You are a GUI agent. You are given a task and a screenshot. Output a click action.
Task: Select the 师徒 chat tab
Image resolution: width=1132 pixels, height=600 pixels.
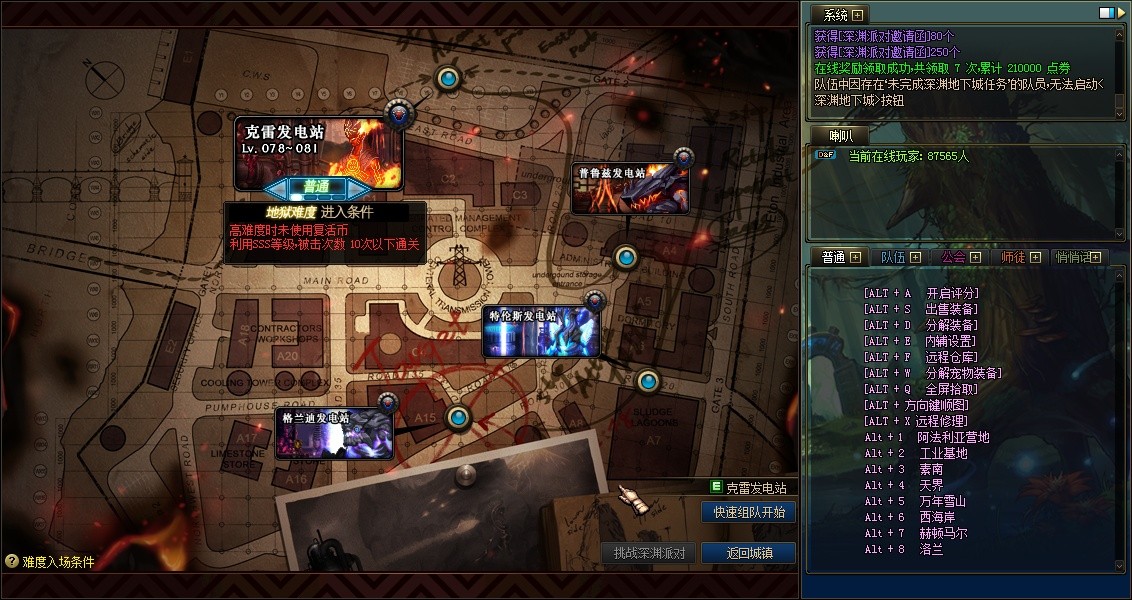pos(1013,257)
